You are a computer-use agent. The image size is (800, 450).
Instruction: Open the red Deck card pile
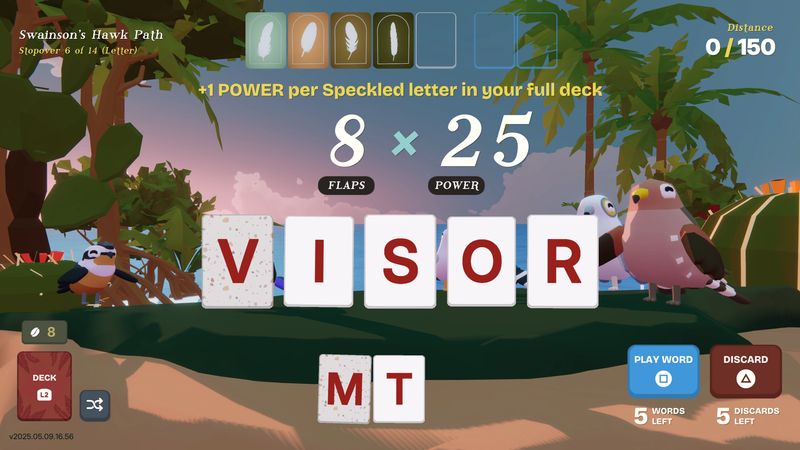click(45, 385)
